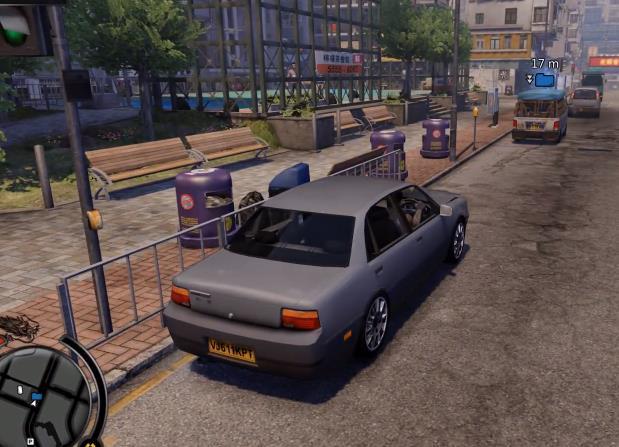This screenshot has width=619, height=447.
Task: Select the blue folder marker on the minimap
Action: [37, 397]
